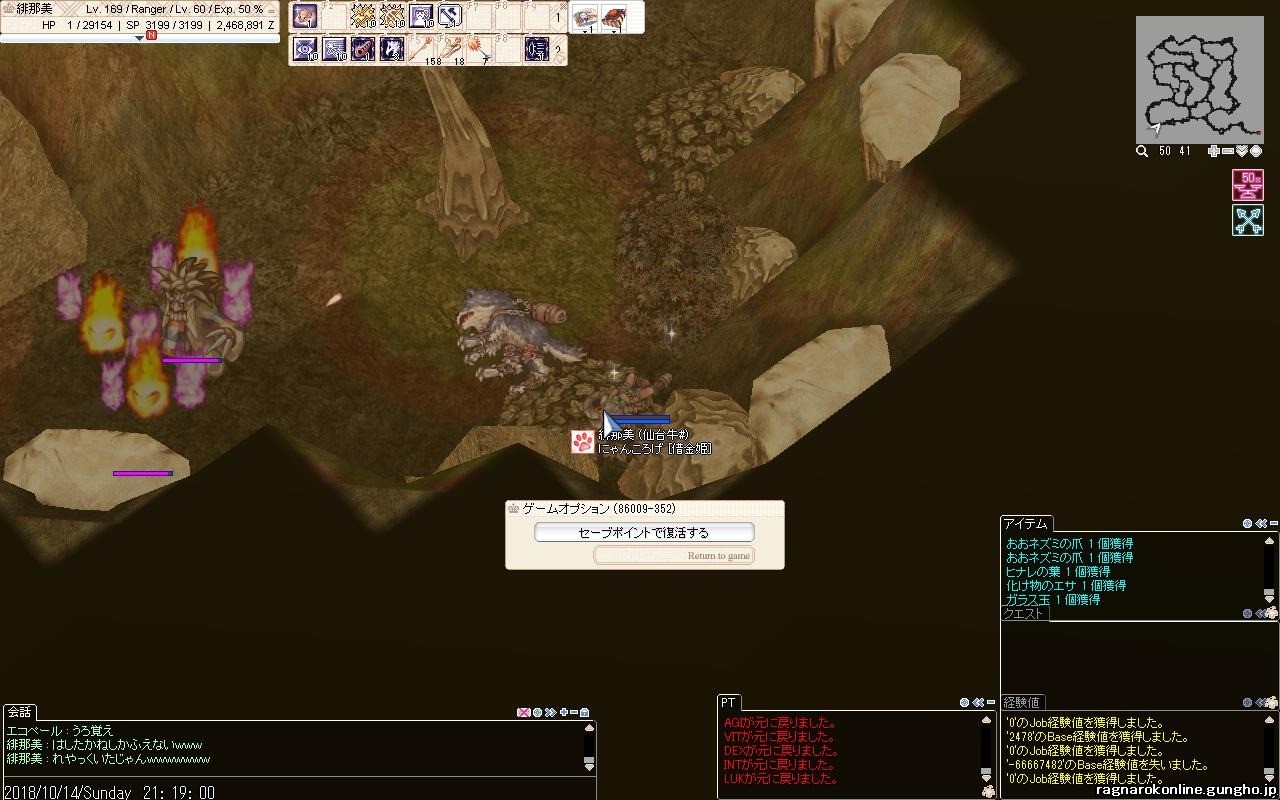The width and height of the screenshot is (1280, 800).
Task: Select the 会話 chat tab
Action: [x=19, y=712]
